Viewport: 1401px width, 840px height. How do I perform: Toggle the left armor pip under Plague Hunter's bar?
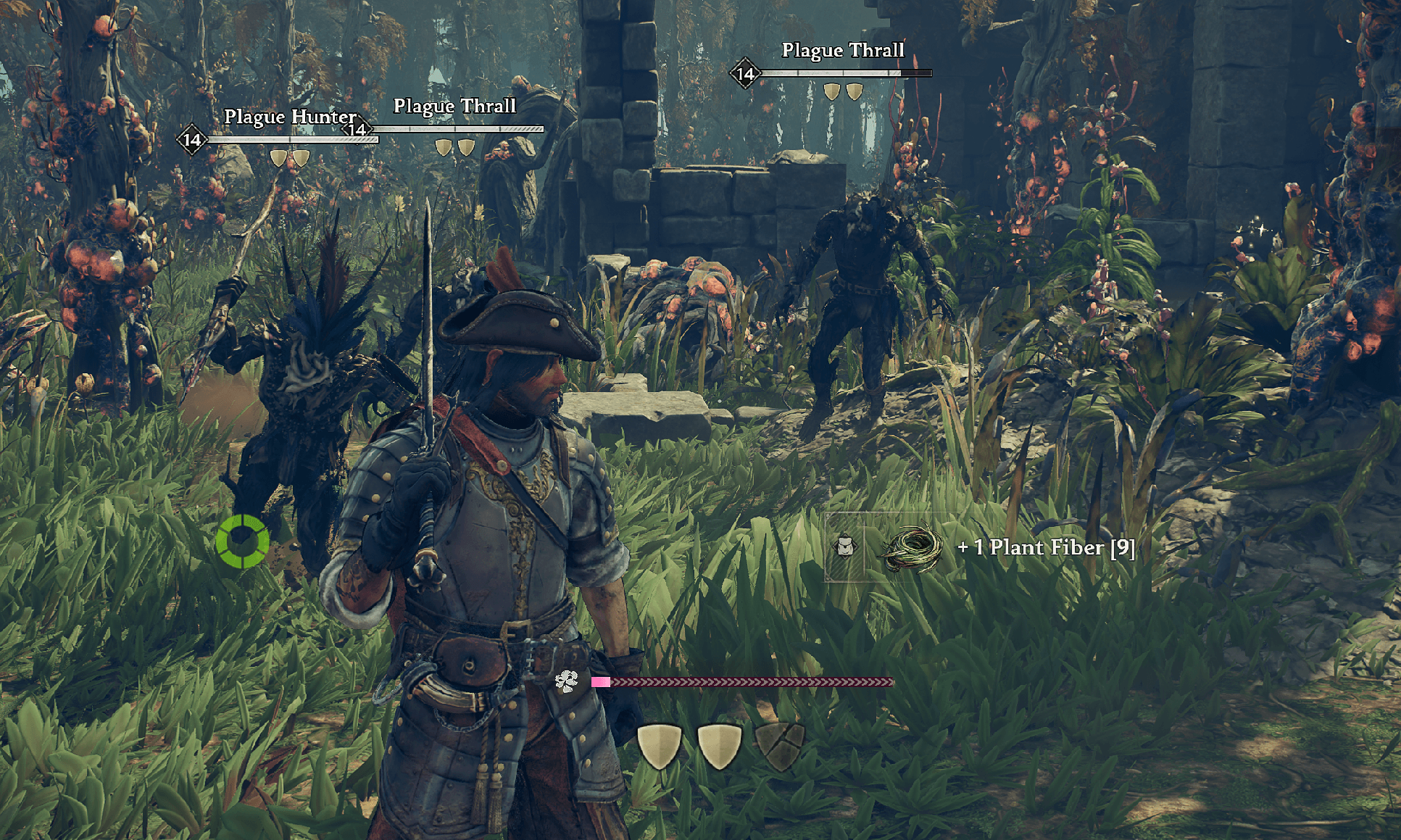click(x=278, y=158)
